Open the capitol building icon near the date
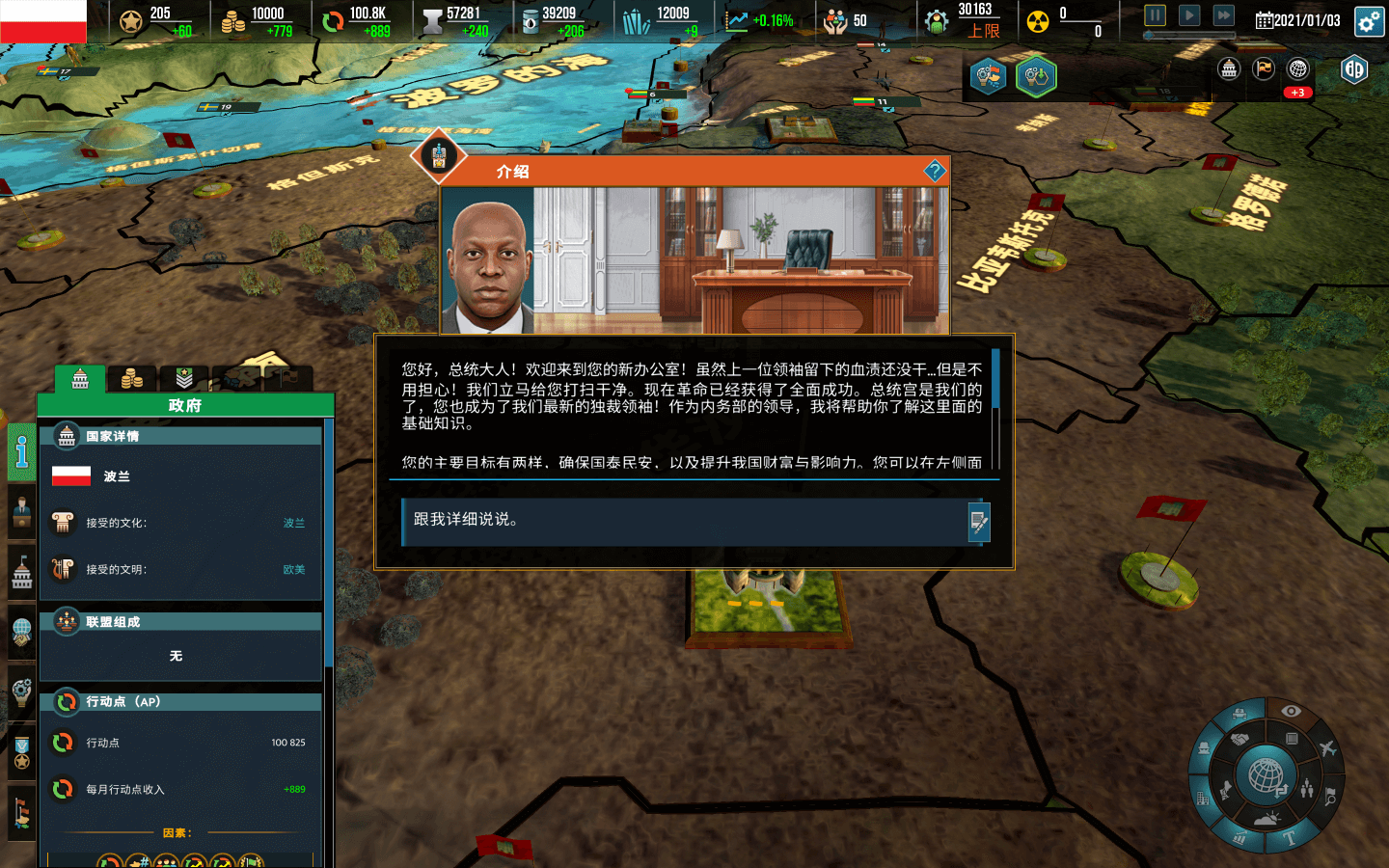The image size is (1389, 868). (1229, 68)
